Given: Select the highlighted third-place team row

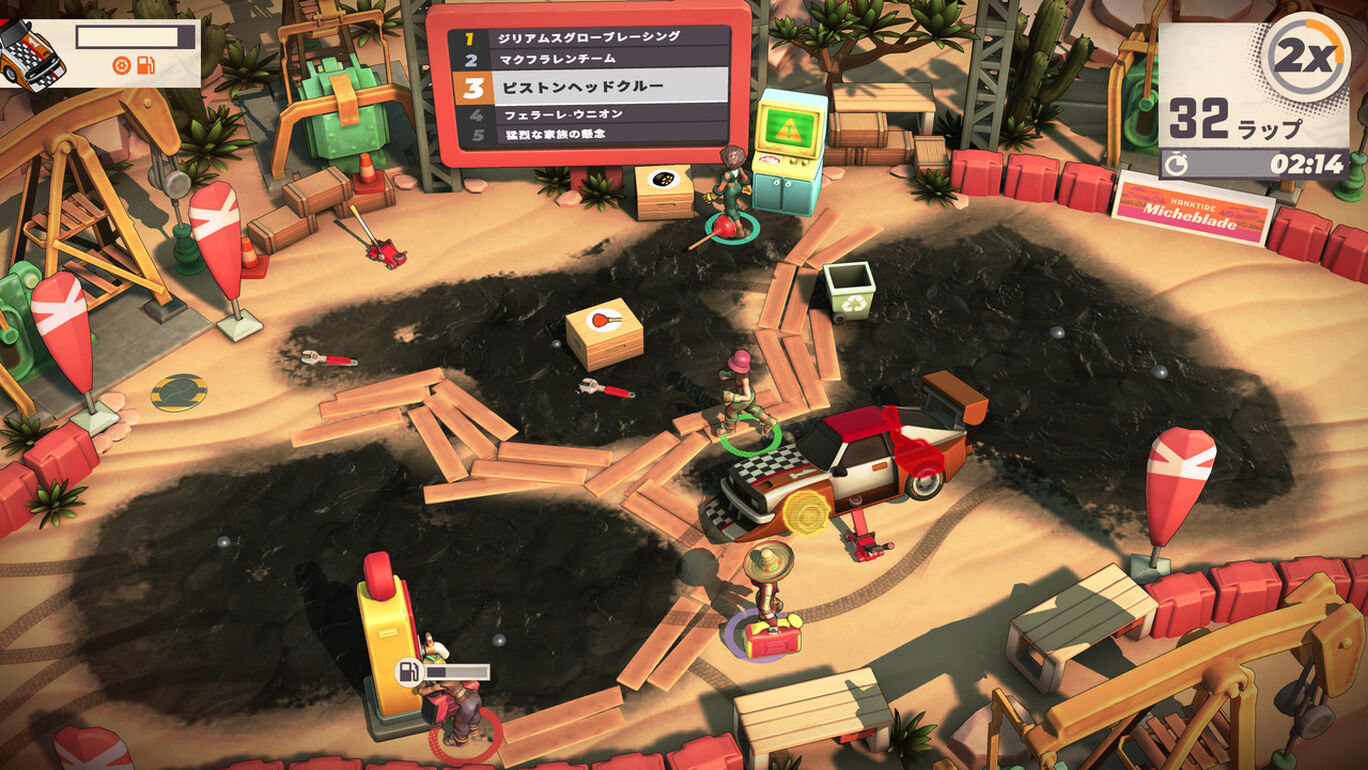Looking at the screenshot, I should point(592,87).
